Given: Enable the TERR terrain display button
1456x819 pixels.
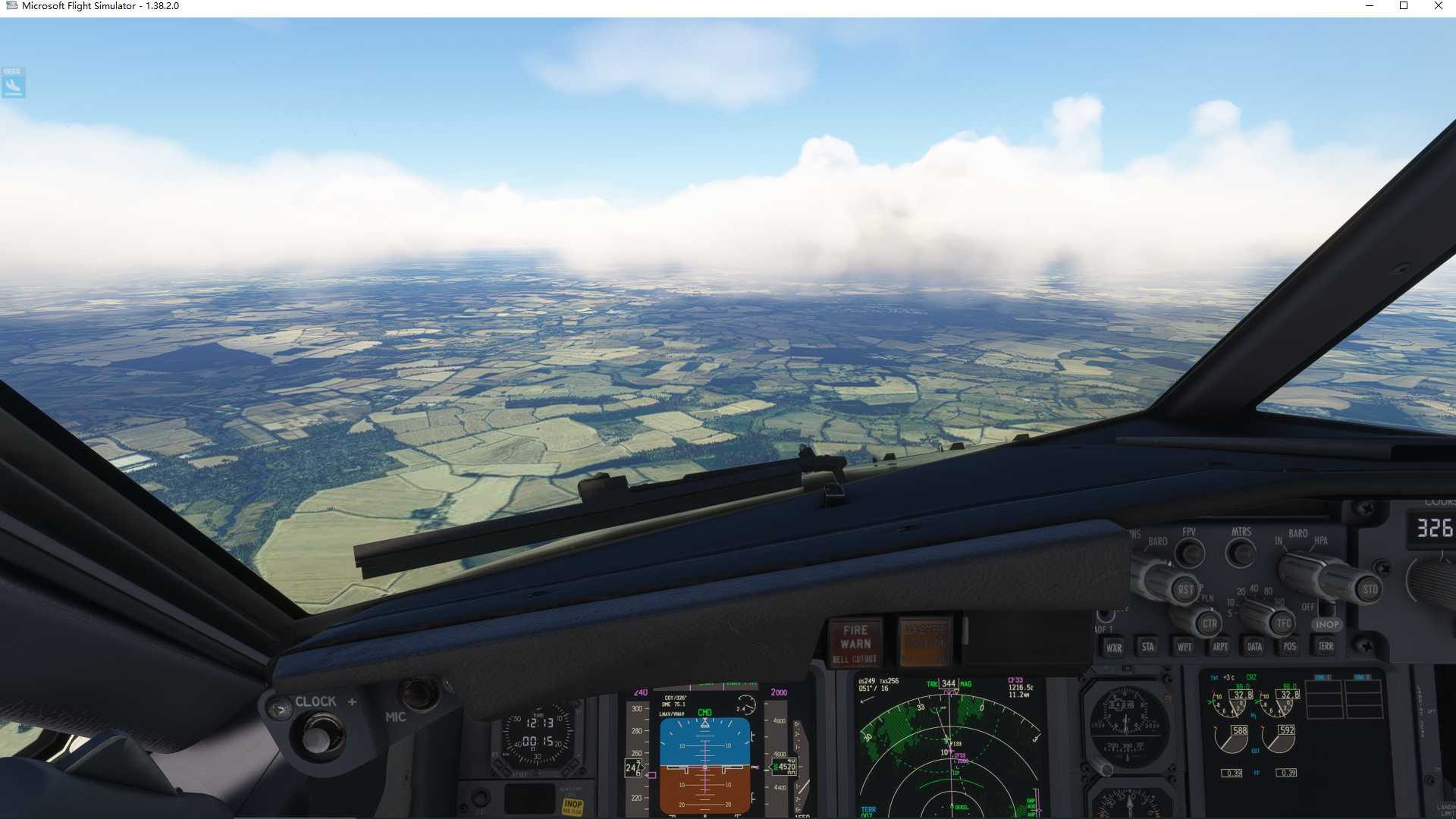Looking at the screenshot, I should 1326,646.
